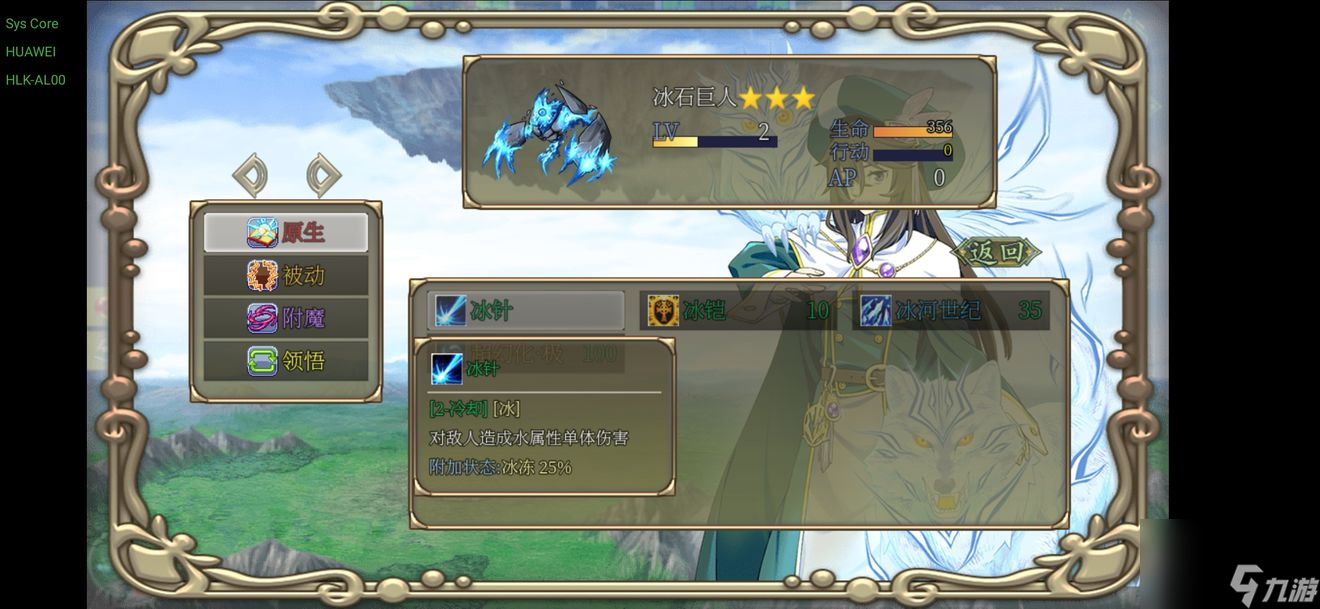Click the 返回 return button

coord(997,252)
